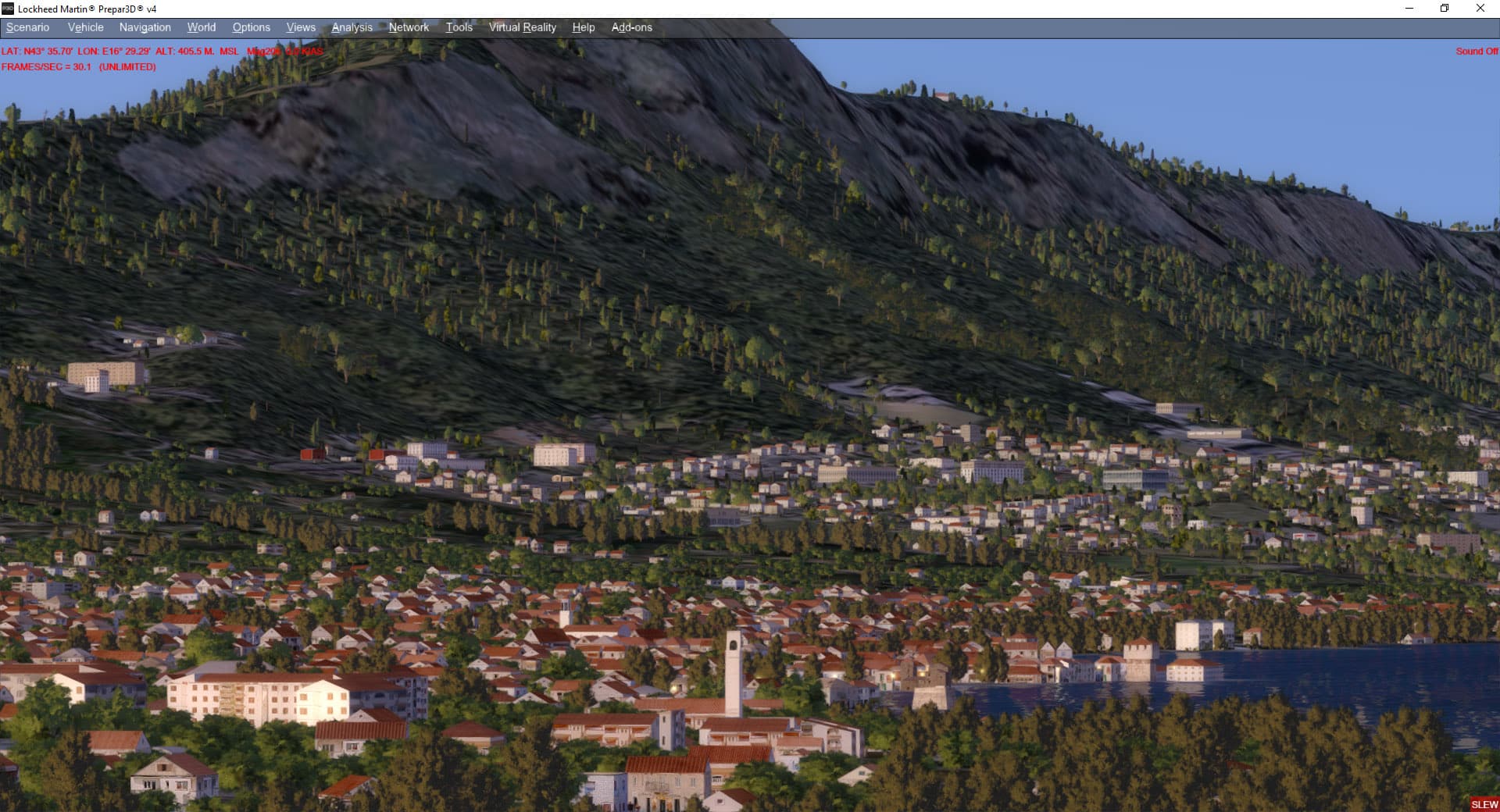Show the Analysis menu
The height and width of the screenshot is (812, 1500).
352,27
